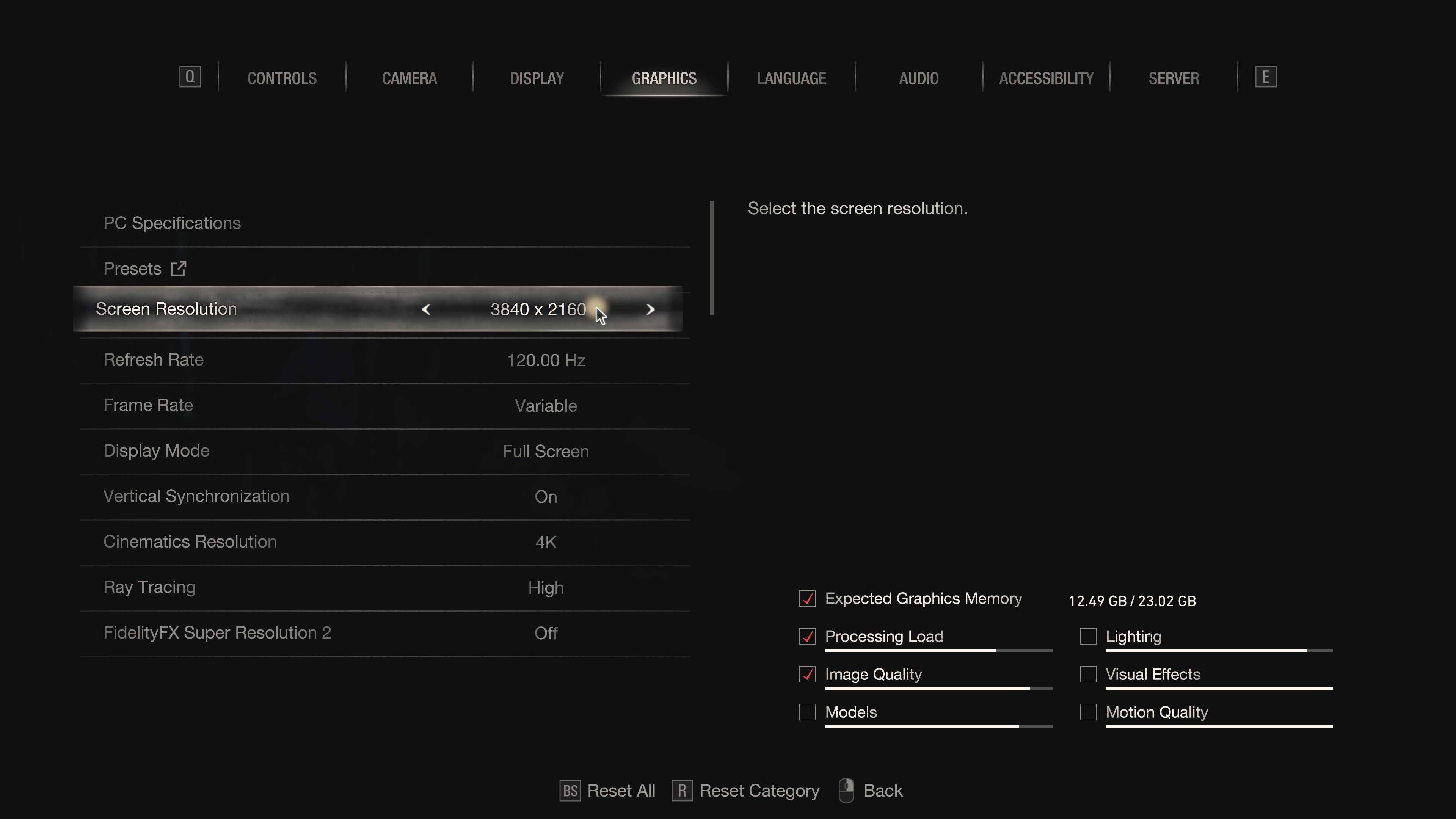Select the FidelityFX Super Resolution 2 row
The image size is (1456, 819).
pyautogui.click(x=384, y=633)
